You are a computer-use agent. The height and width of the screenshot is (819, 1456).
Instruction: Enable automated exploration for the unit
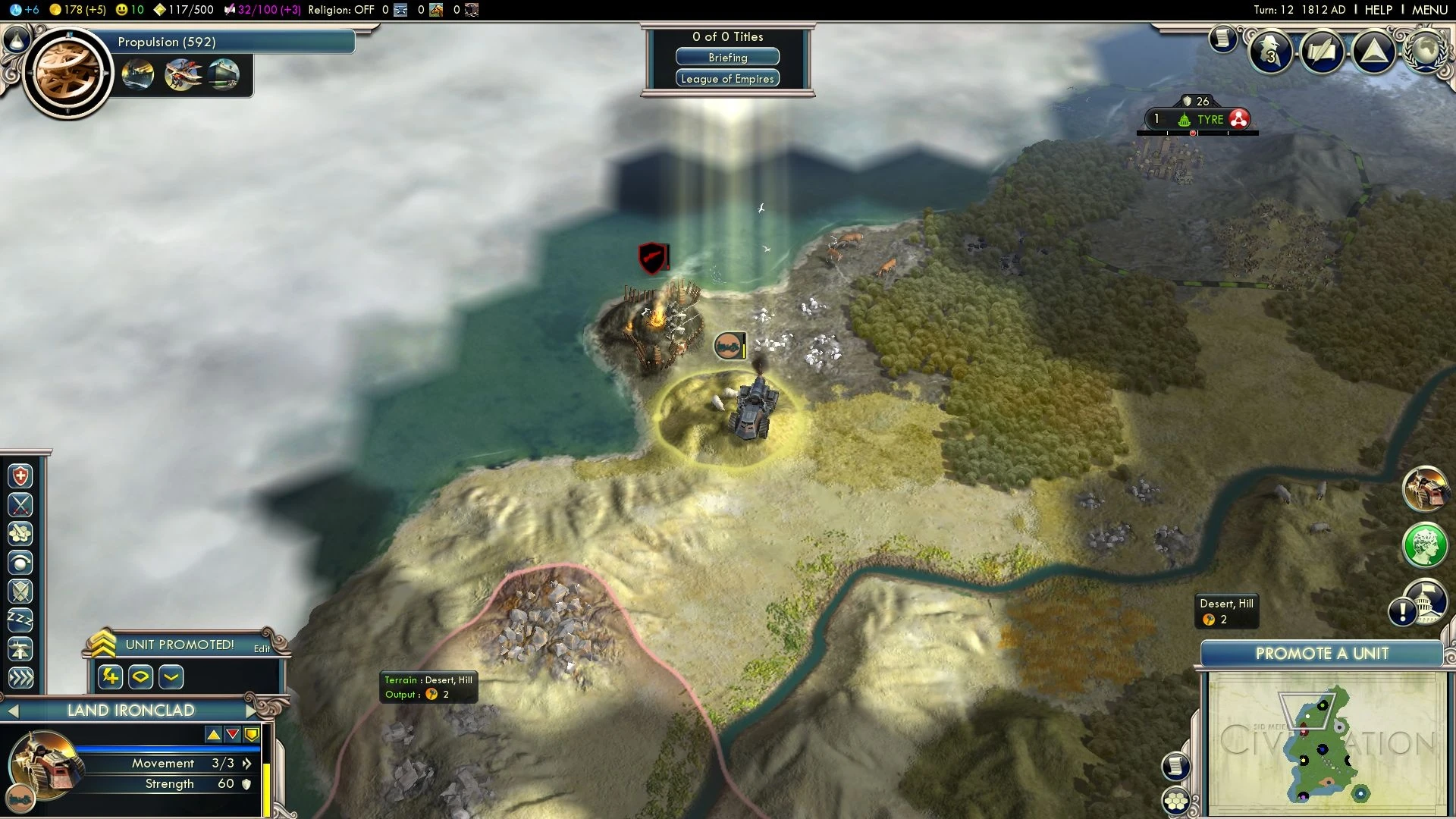coord(20,561)
